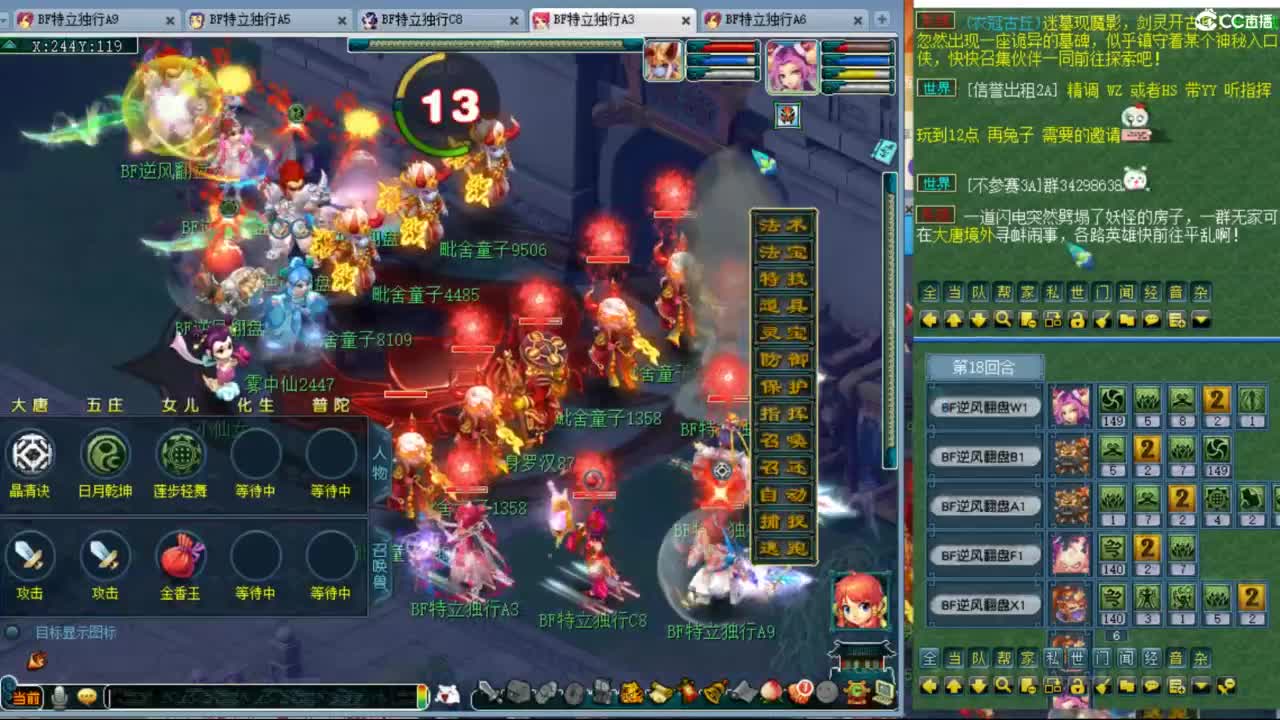Toggle the chat lock icon
This screenshot has height=720, width=1280.
click(x=1076, y=319)
